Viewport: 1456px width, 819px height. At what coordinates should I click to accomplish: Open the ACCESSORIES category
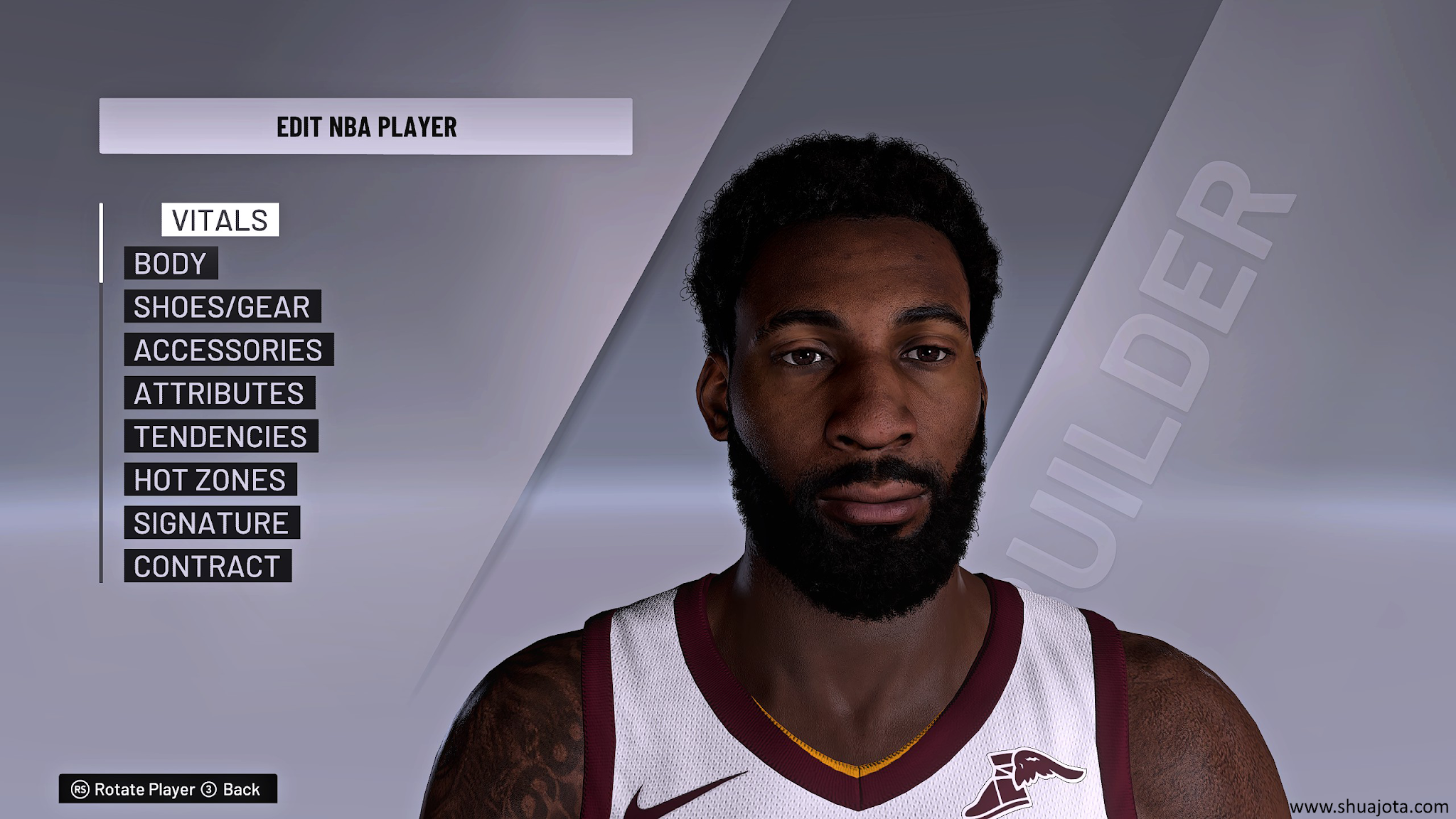tap(227, 350)
